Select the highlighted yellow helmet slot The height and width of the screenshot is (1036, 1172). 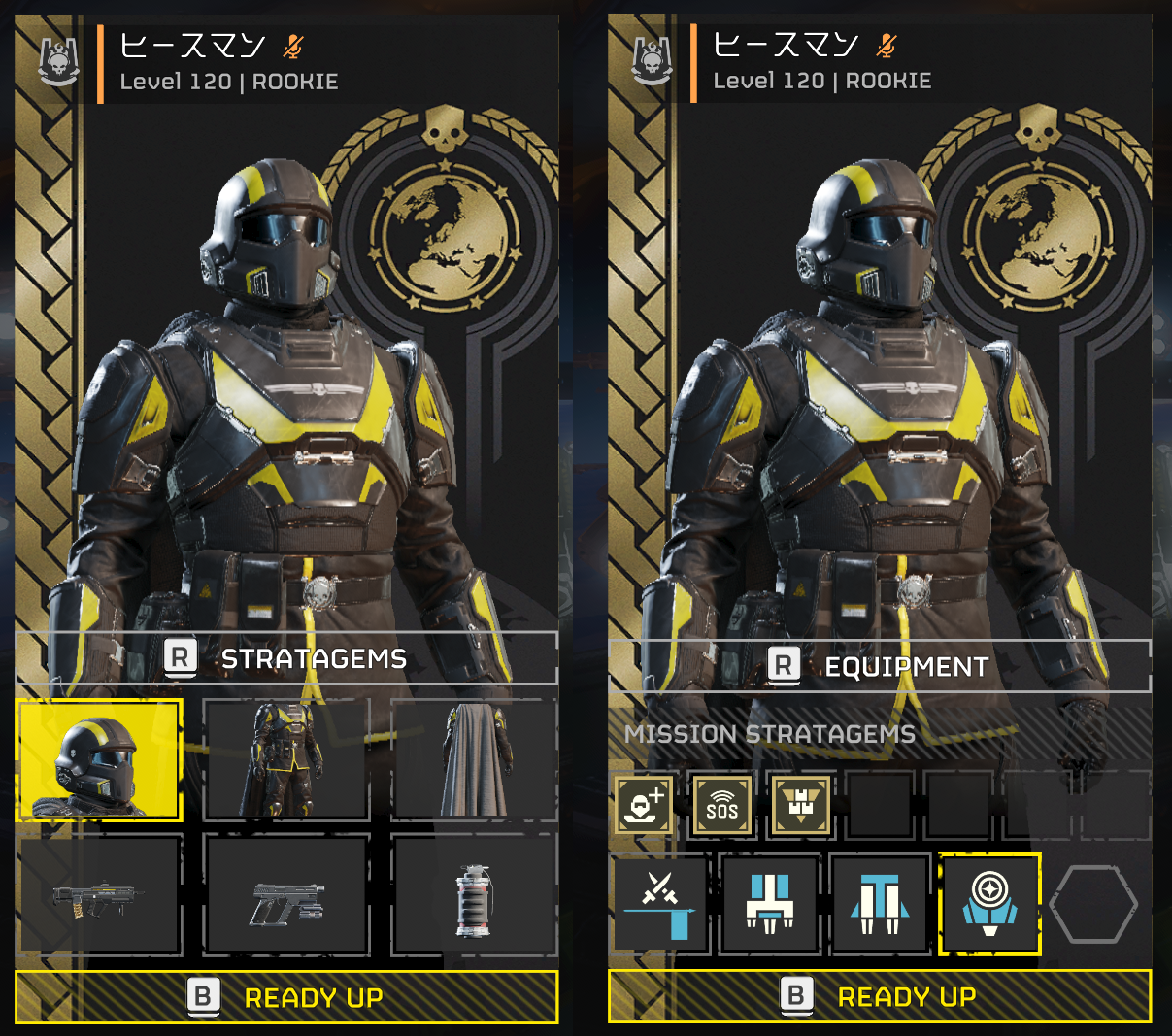(100, 760)
